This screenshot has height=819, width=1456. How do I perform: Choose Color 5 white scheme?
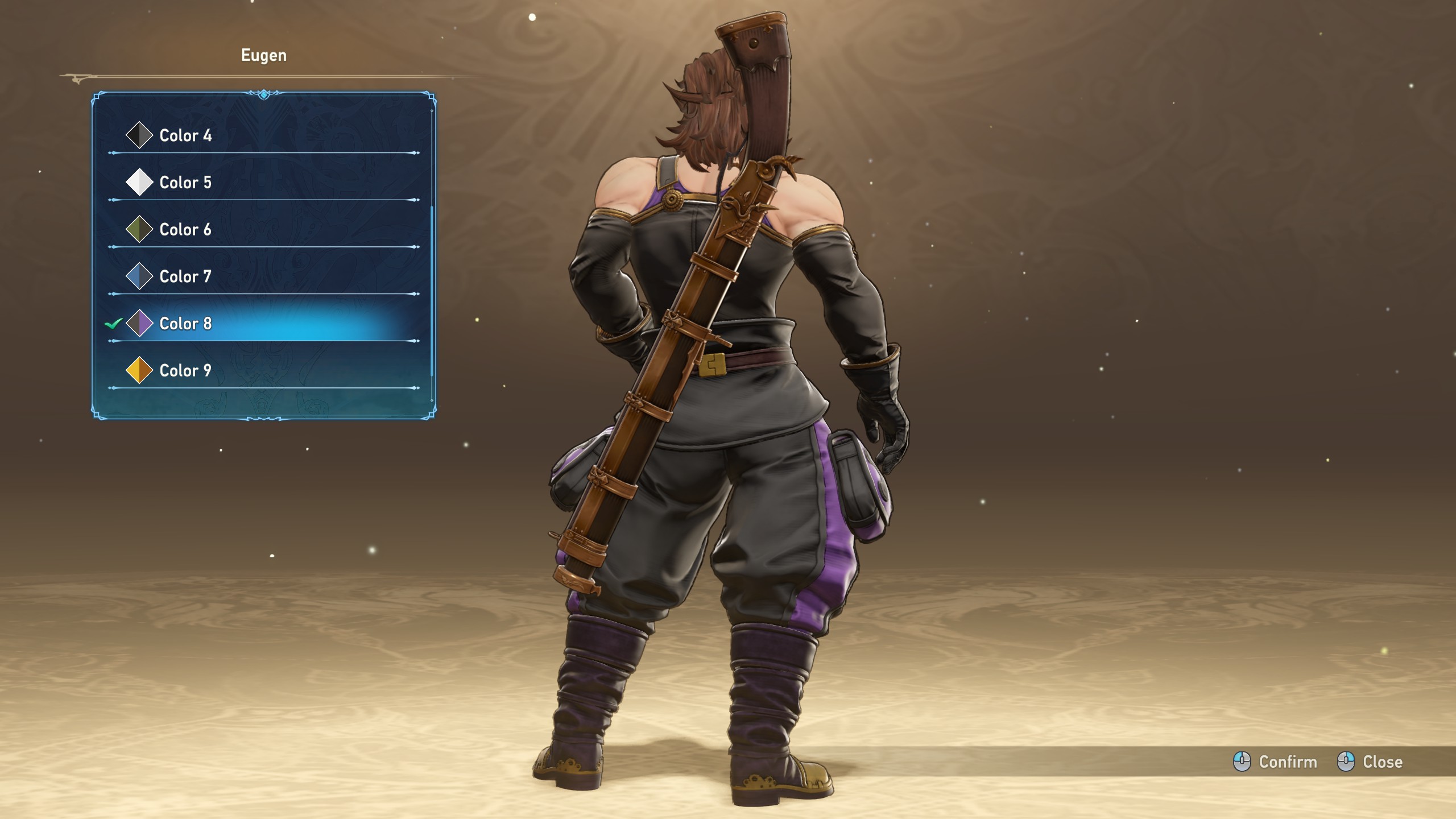tap(185, 183)
